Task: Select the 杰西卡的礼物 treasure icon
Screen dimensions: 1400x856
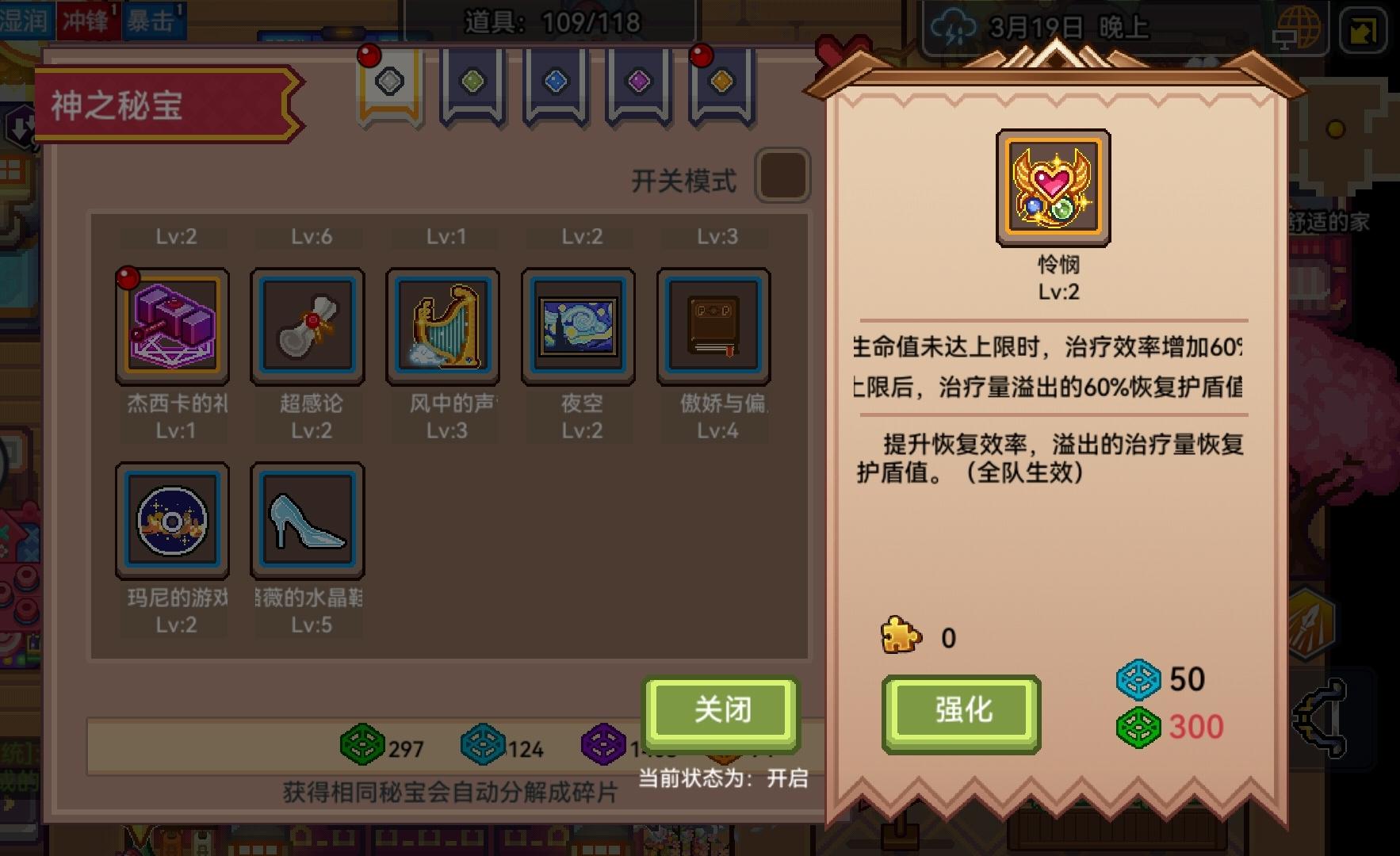Action: tap(173, 327)
